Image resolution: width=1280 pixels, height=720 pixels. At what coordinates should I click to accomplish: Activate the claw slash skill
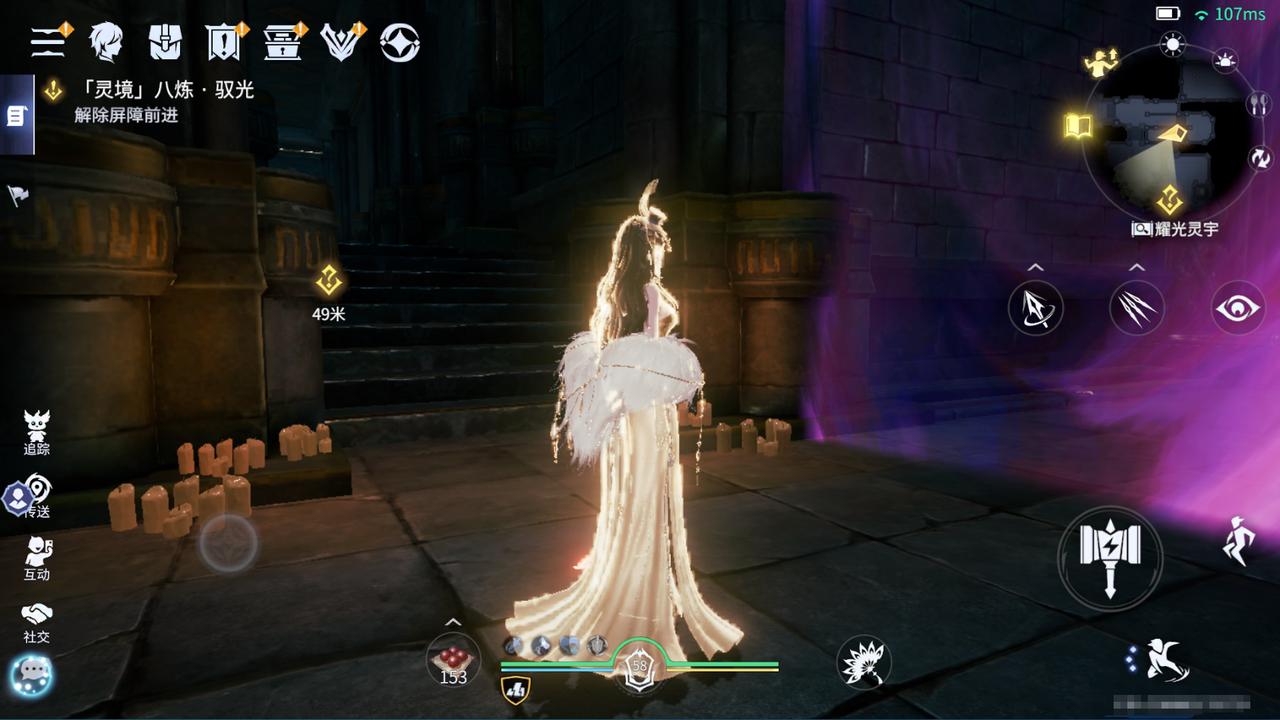(1137, 308)
